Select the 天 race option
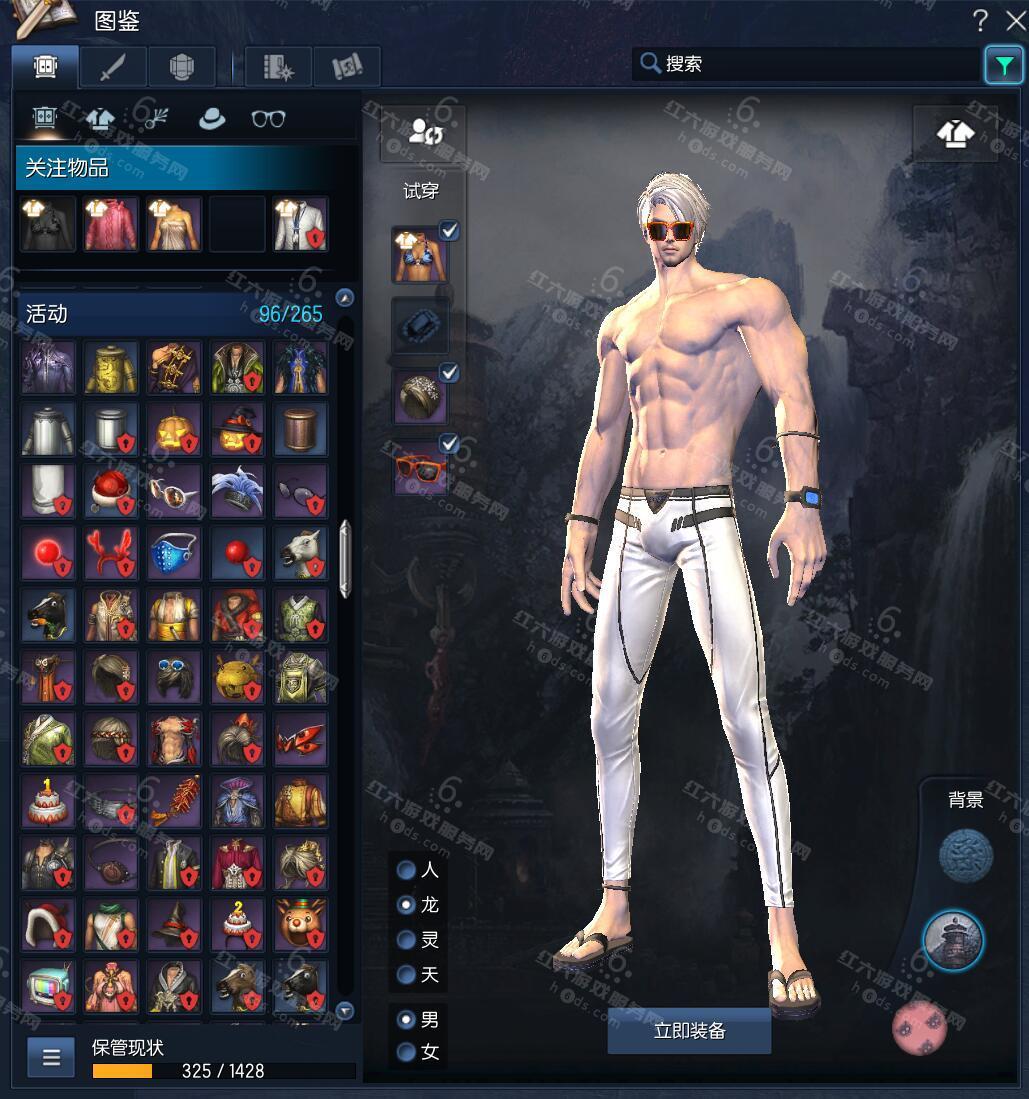 point(407,974)
